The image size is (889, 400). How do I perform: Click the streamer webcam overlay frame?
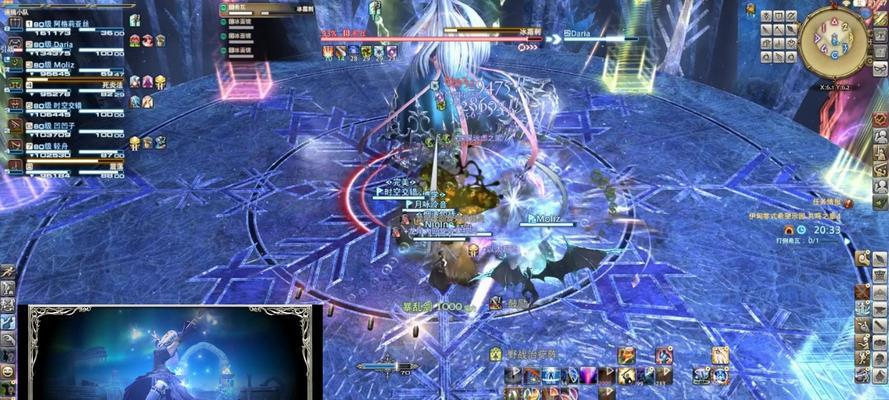click(x=170, y=351)
